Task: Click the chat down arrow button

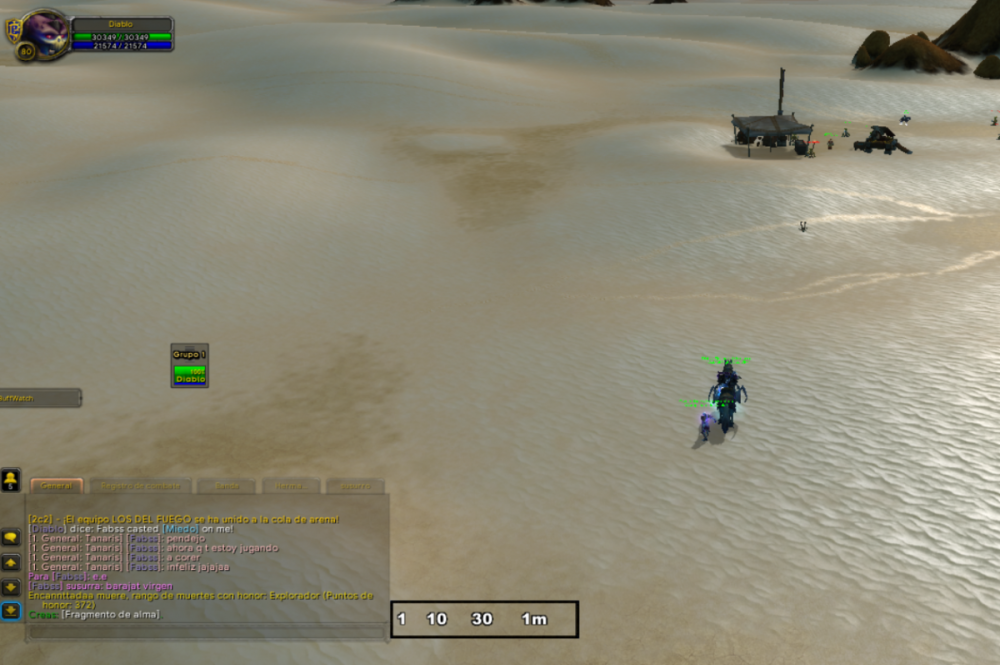Action: click(x=11, y=587)
